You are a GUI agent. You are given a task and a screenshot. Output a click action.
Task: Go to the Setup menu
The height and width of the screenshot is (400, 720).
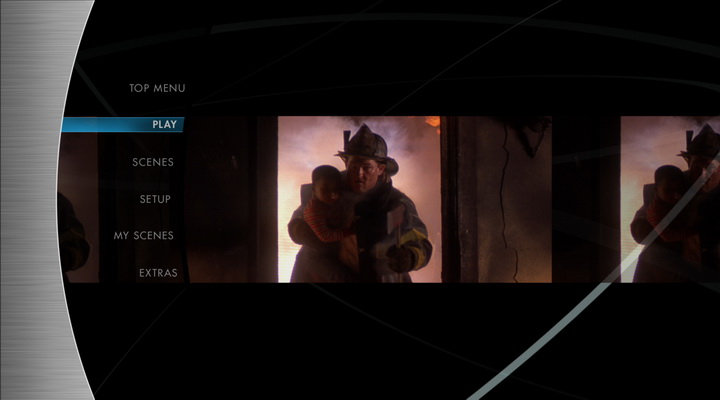point(155,199)
